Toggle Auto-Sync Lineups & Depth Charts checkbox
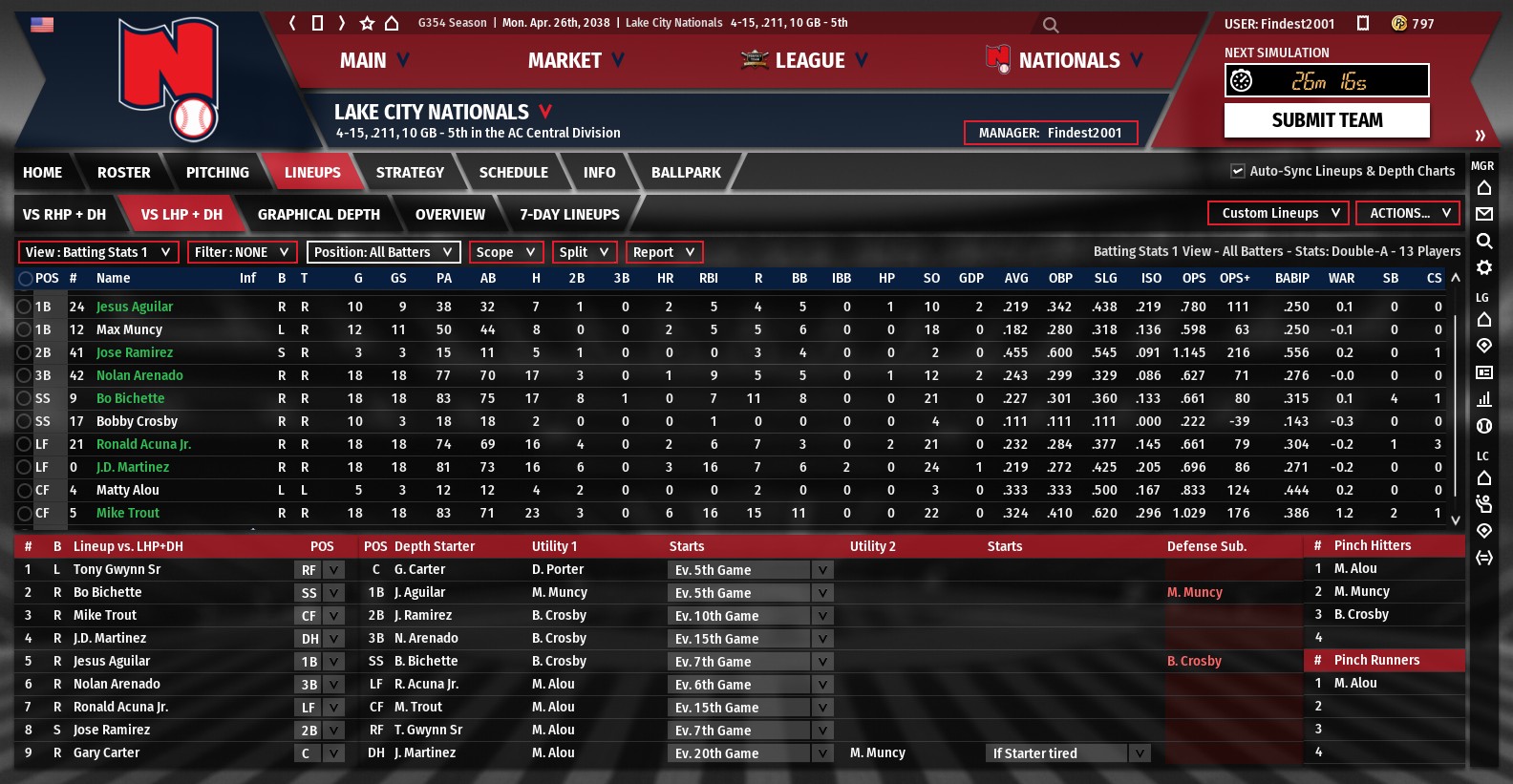 1238,171
